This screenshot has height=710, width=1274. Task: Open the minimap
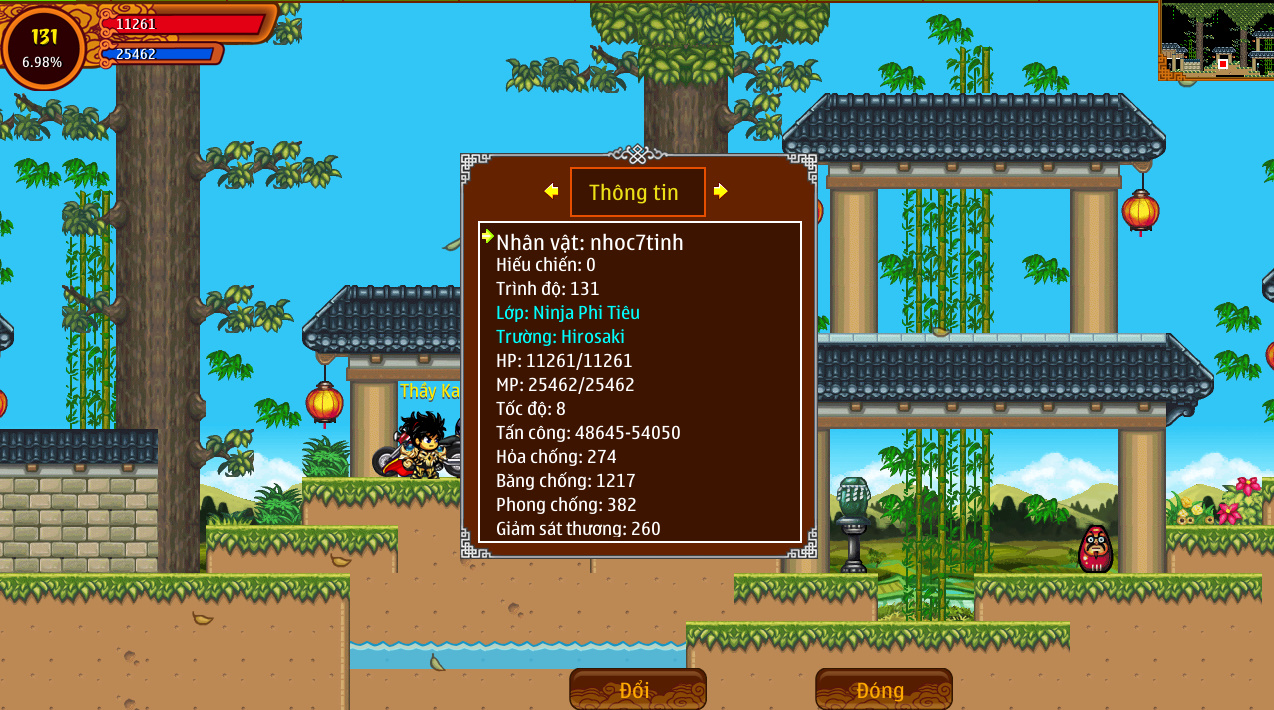1215,40
